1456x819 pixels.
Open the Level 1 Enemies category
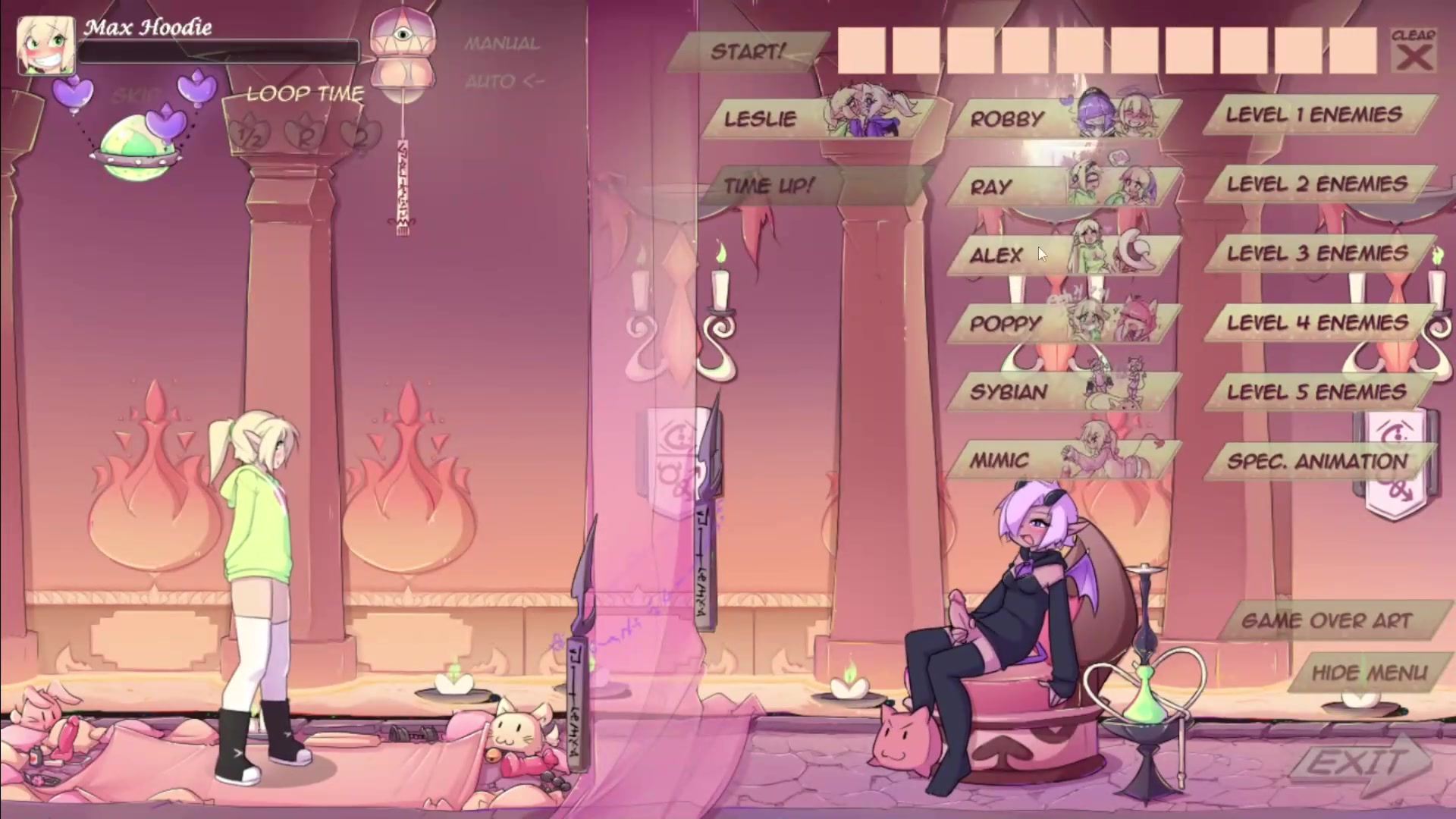click(x=1318, y=115)
